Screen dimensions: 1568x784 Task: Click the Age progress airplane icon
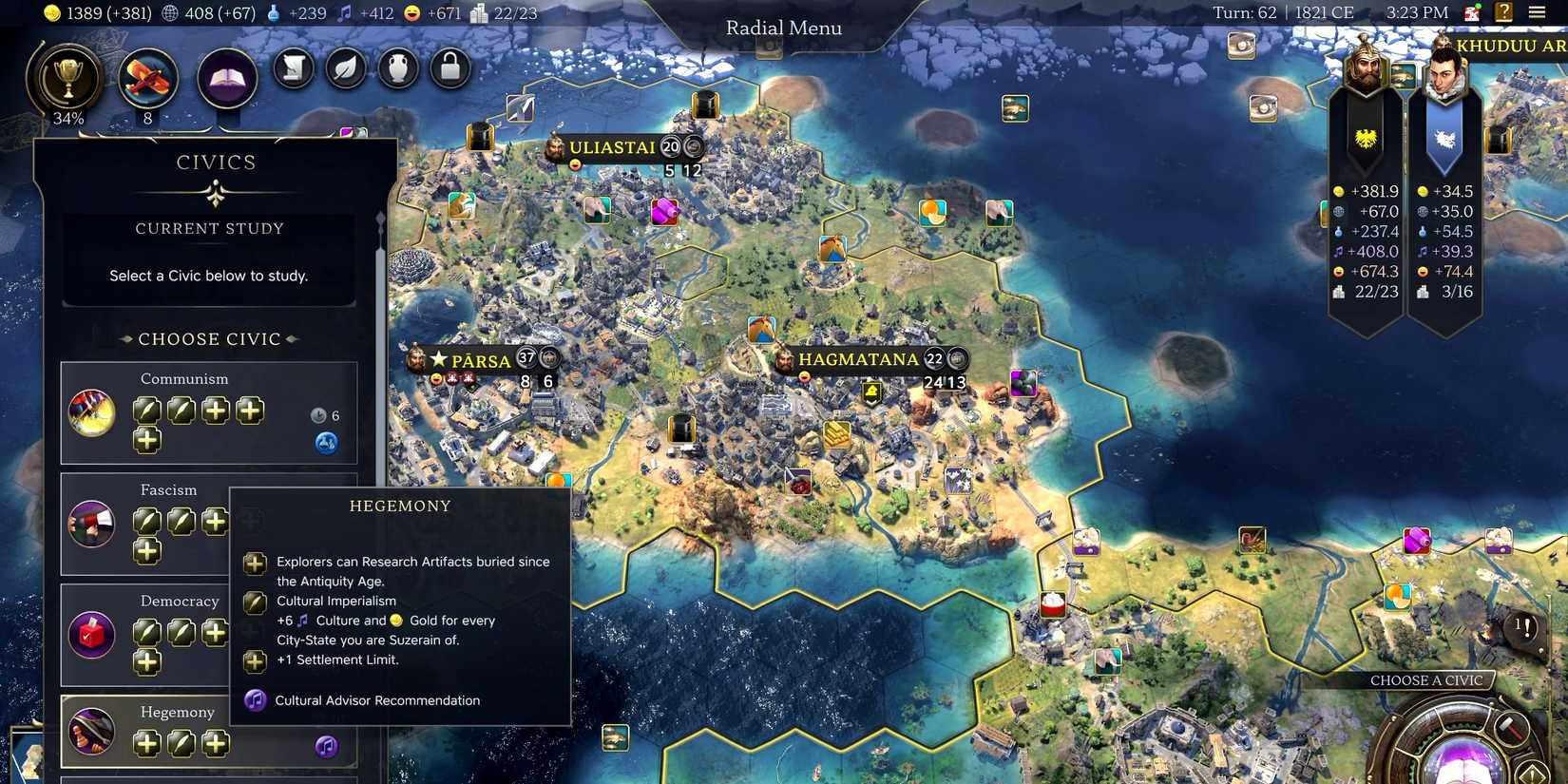coord(147,81)
